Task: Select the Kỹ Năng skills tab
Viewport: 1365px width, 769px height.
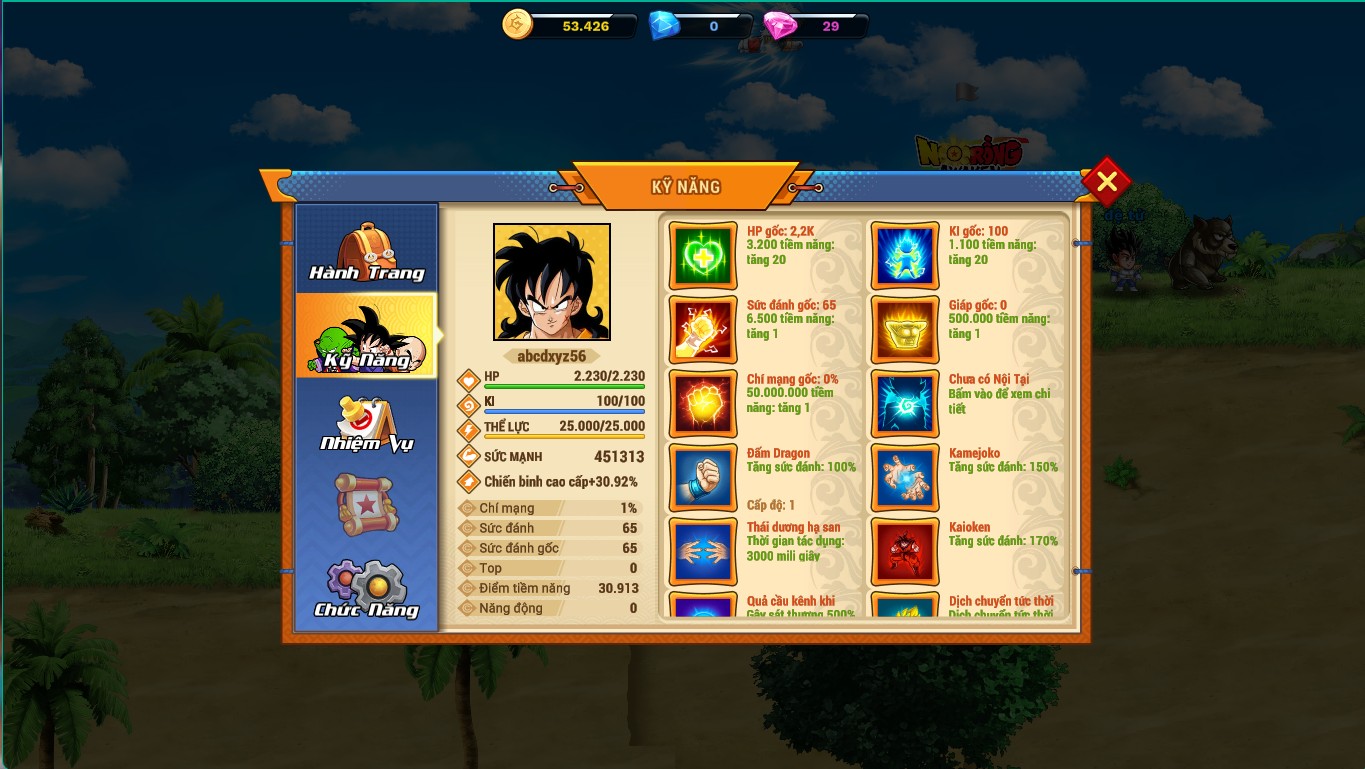Action: point(367,337)
